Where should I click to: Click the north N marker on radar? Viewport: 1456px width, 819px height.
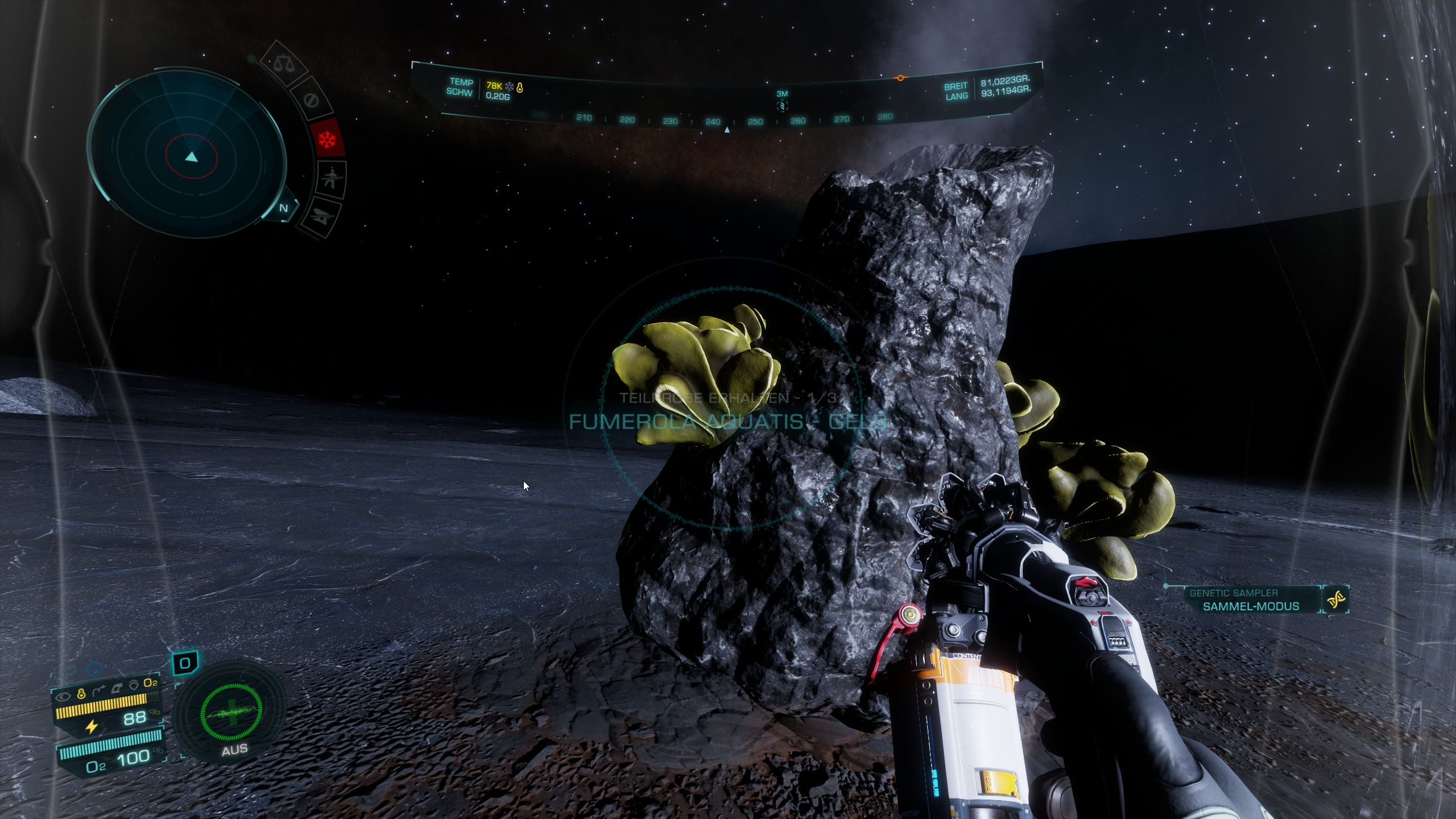pyautogui.click(x=283, y=208)
